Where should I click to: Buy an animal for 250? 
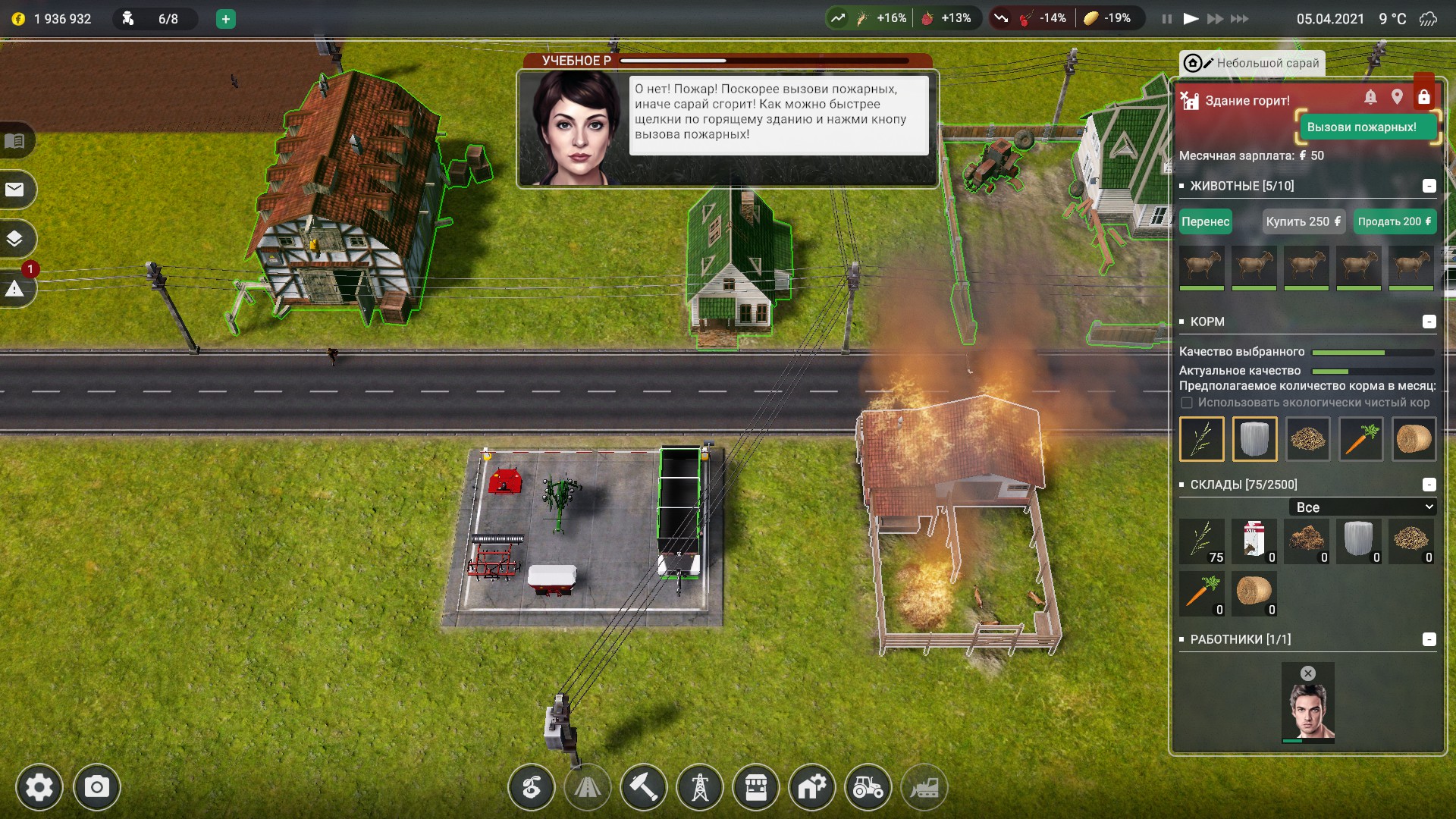[x=1303, y=221]
